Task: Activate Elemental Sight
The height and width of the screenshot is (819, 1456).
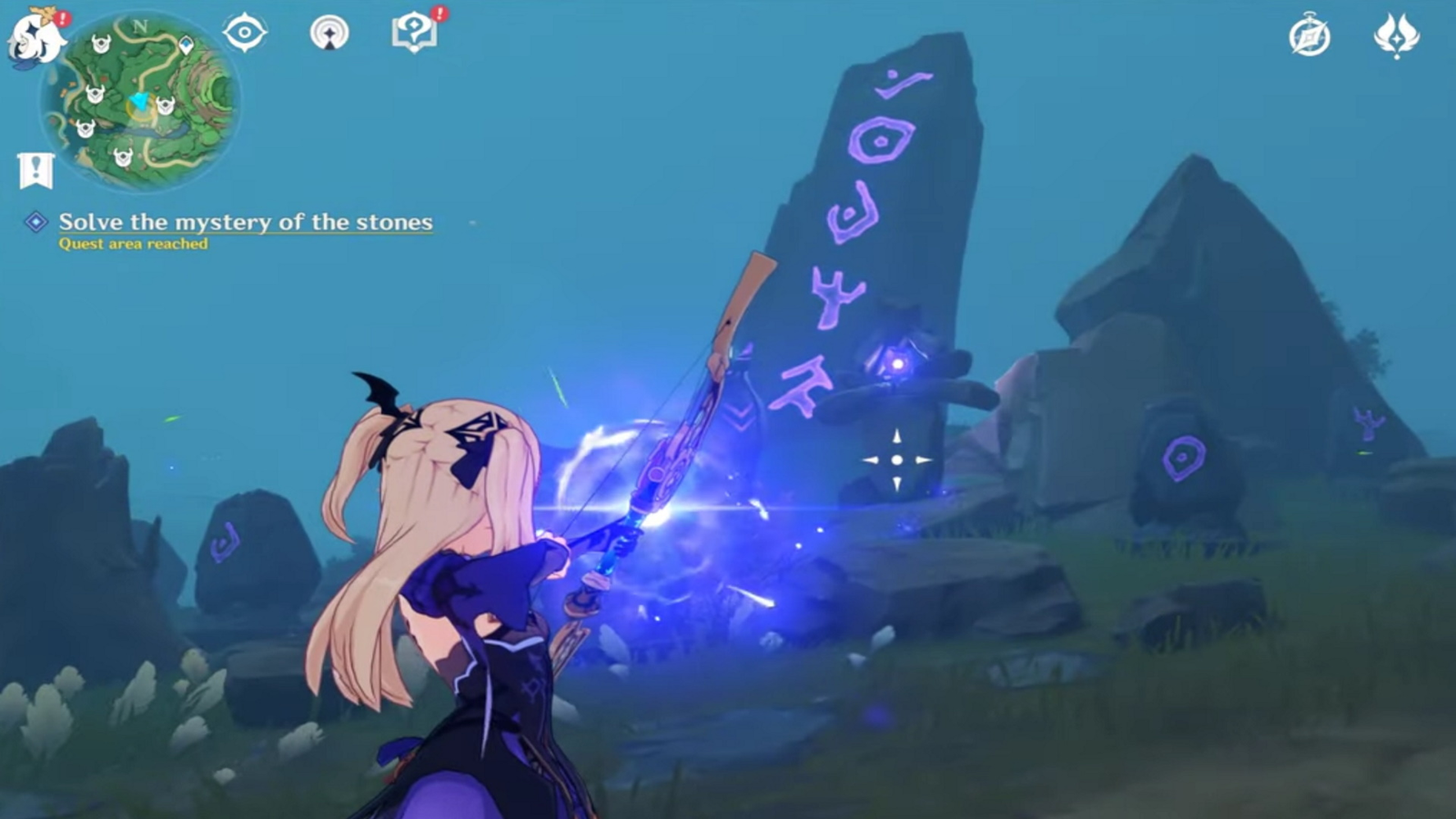Action: click(x=244, y=31)
